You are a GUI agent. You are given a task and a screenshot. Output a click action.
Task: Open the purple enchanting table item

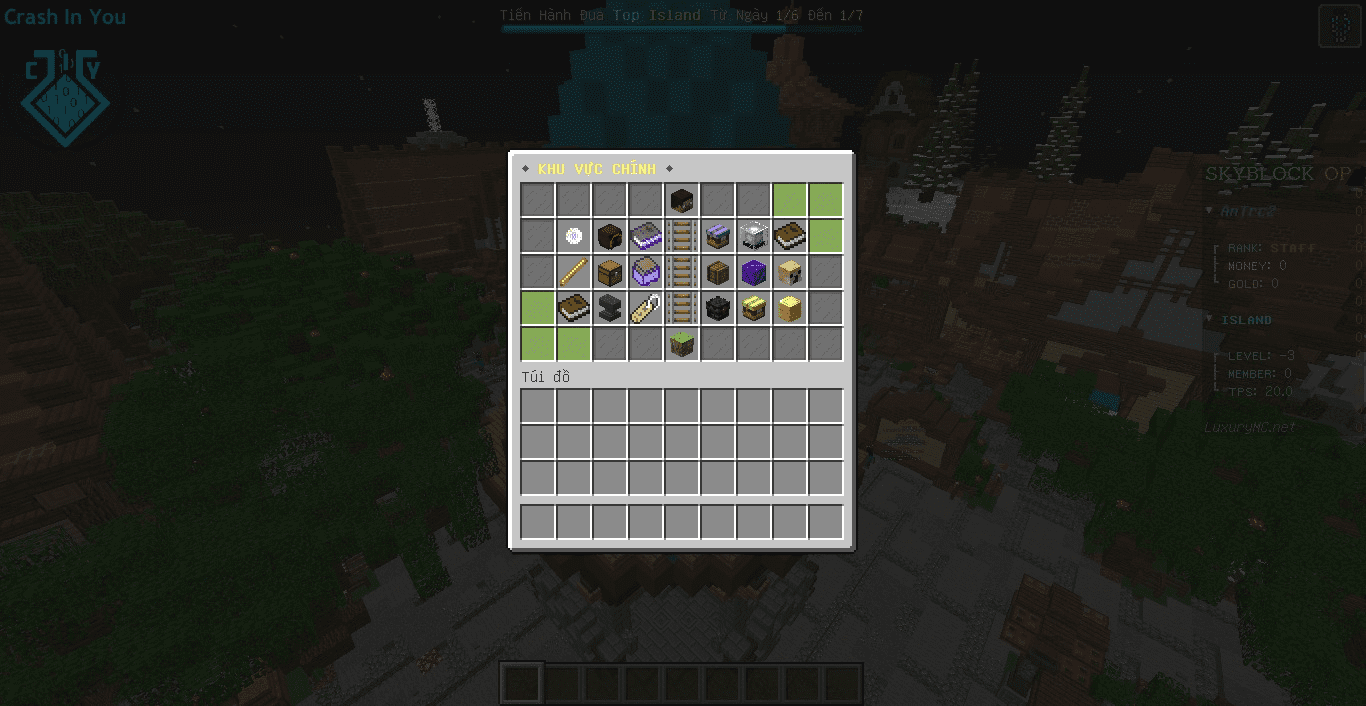click(x=646, y=236)
